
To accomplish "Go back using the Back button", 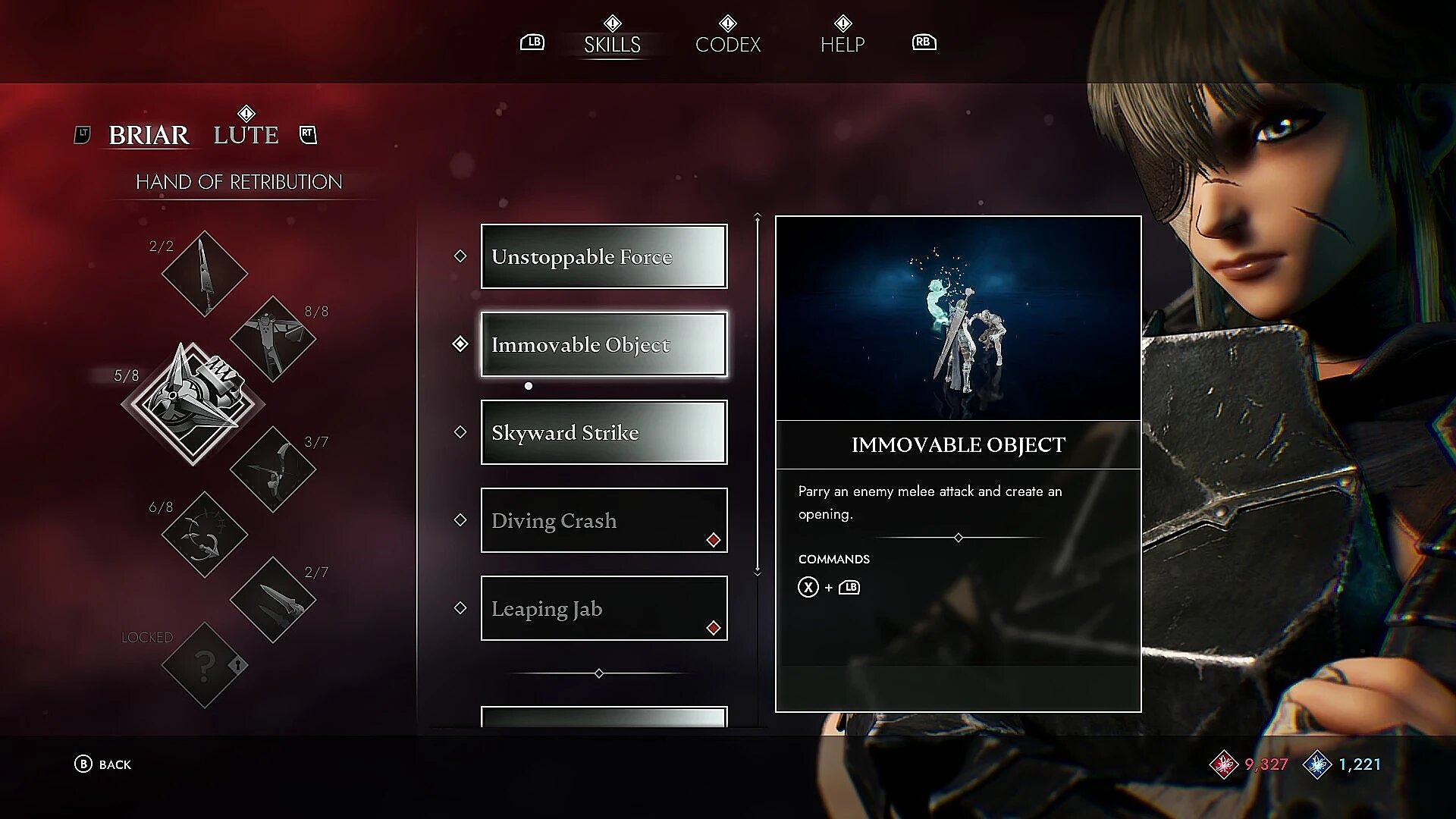I will point(103,764).
